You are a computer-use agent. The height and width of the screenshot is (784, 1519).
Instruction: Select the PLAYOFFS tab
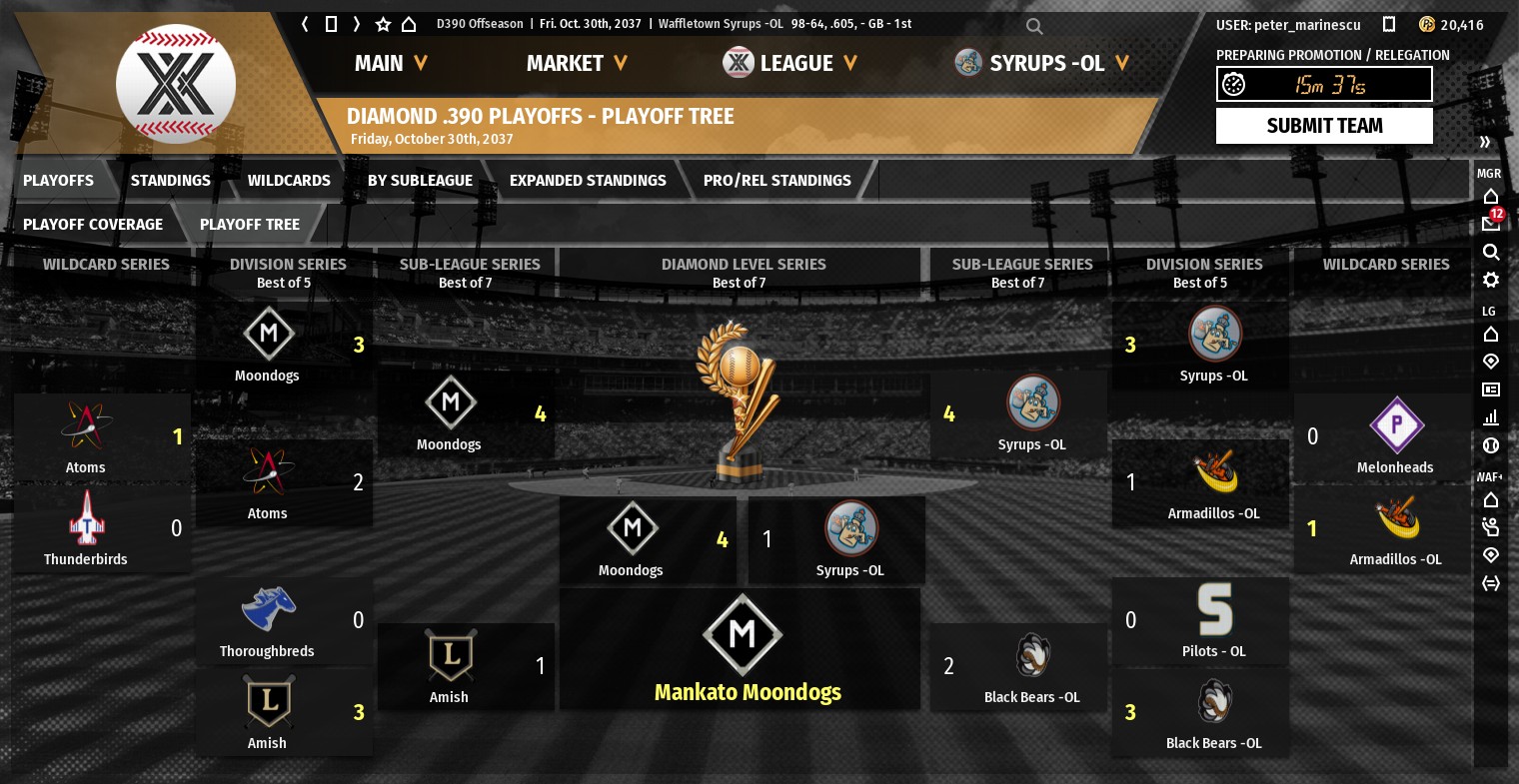[x=58, y=181]
